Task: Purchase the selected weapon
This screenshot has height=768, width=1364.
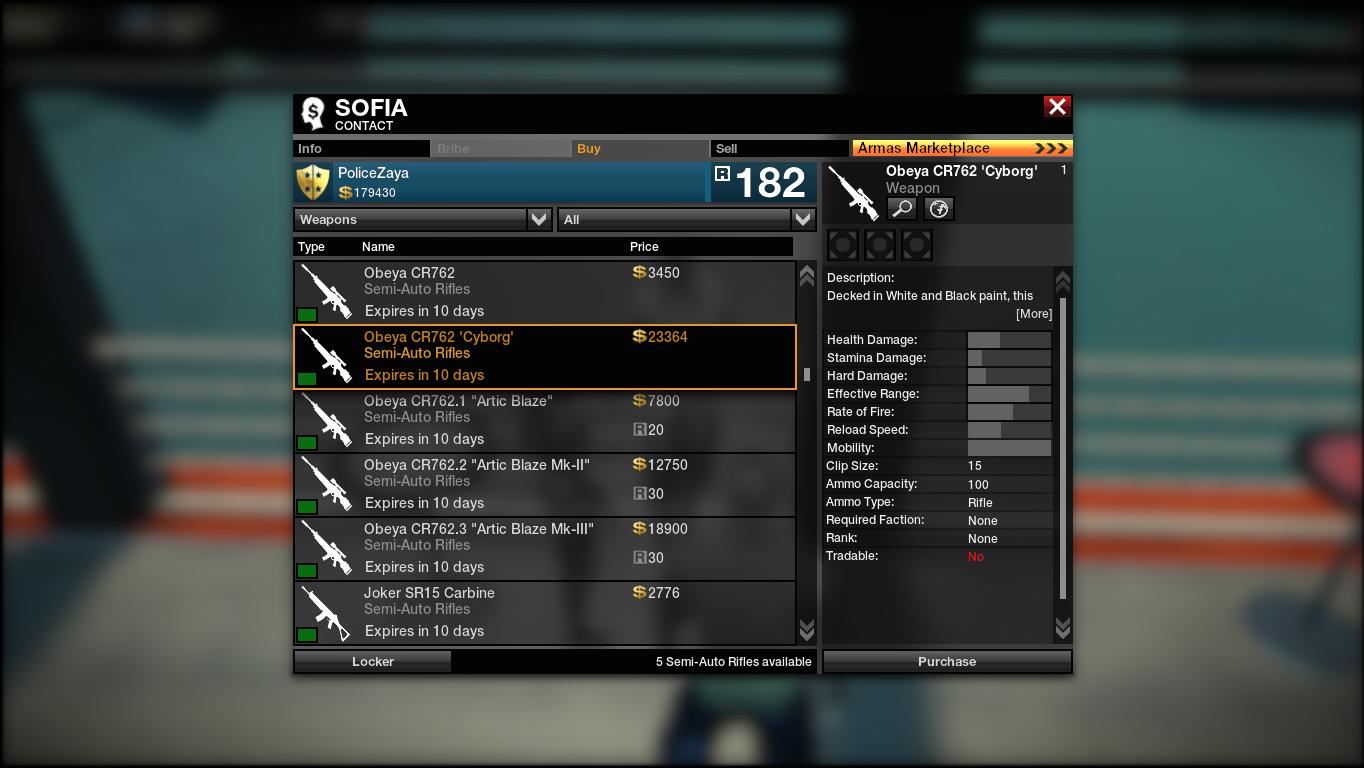Action: pyautogui.click(x=947, y=661)
